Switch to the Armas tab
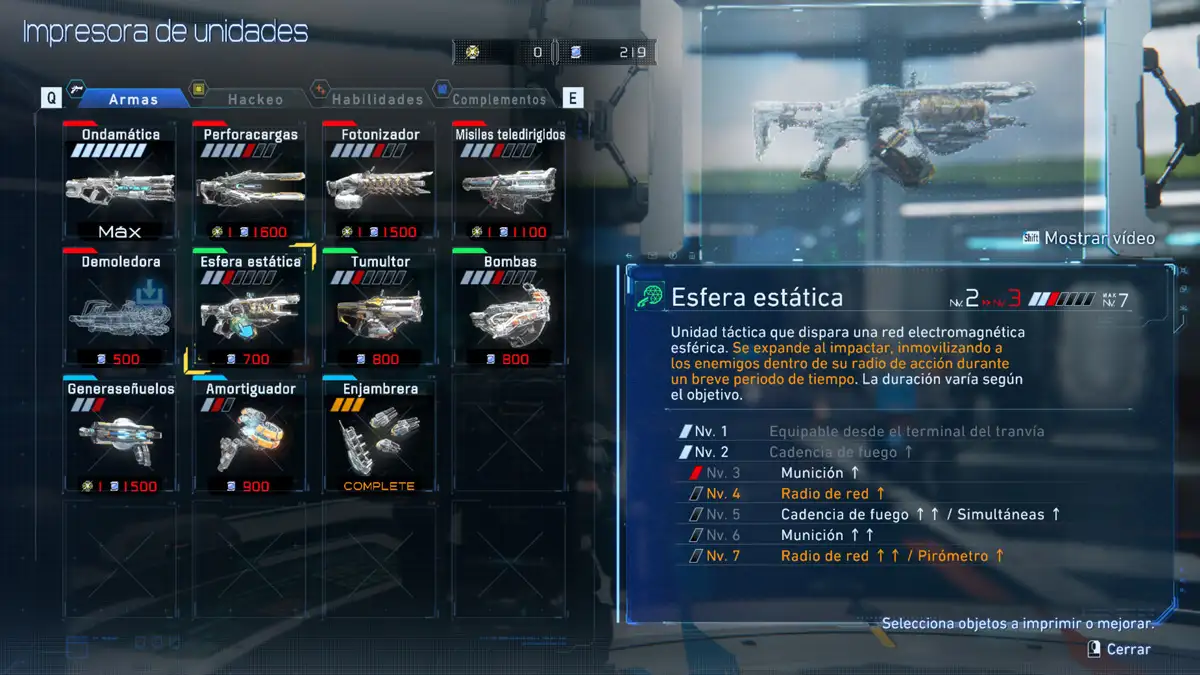 133,99
